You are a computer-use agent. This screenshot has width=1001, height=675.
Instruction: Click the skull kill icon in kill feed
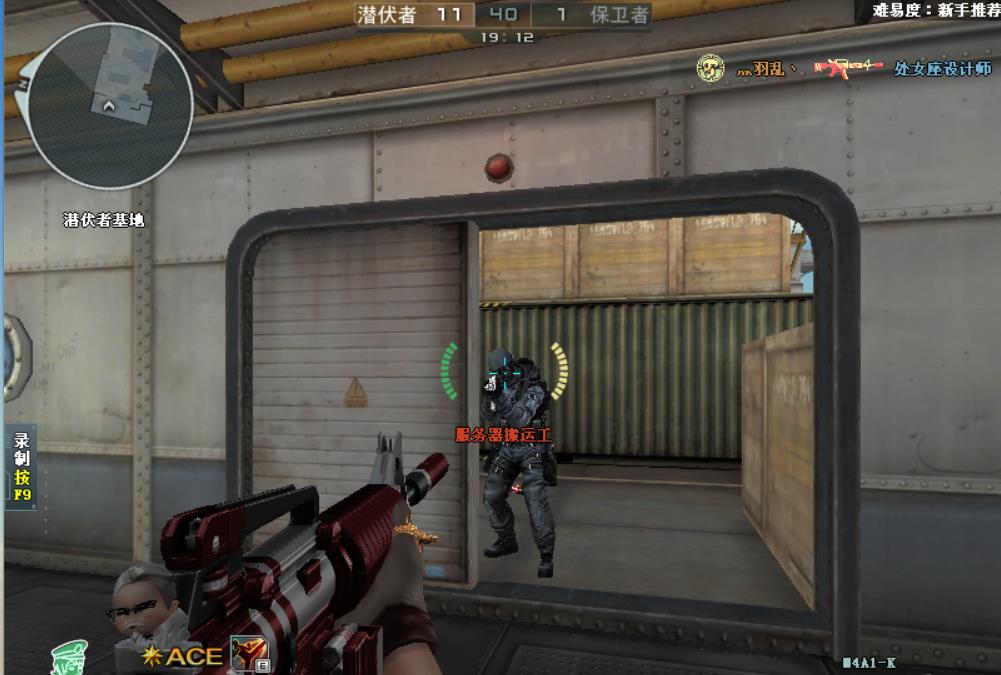(710, 68)
